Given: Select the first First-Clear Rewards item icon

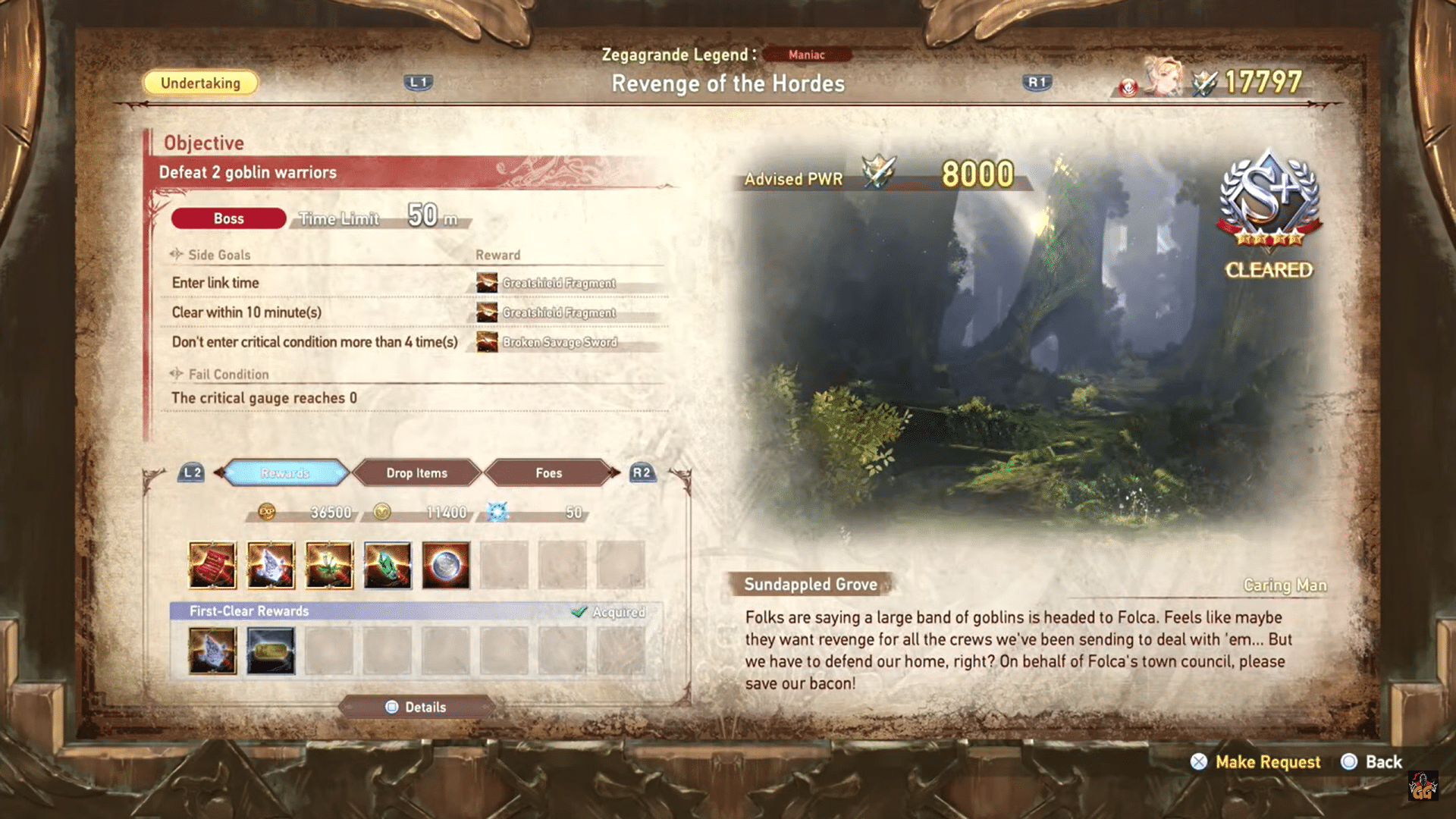Looking at the screenshot, I should [x=213, y=650].
